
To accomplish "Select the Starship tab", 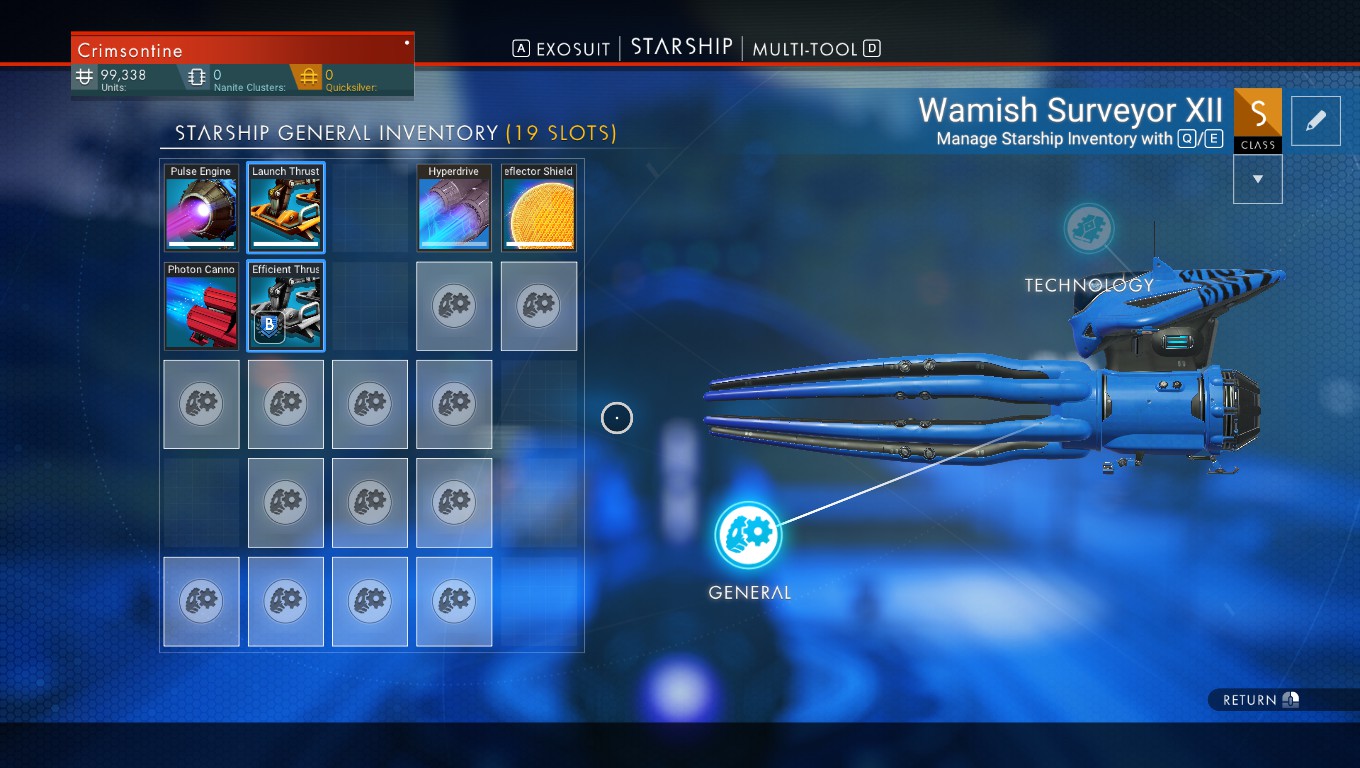I will (682, 48).
